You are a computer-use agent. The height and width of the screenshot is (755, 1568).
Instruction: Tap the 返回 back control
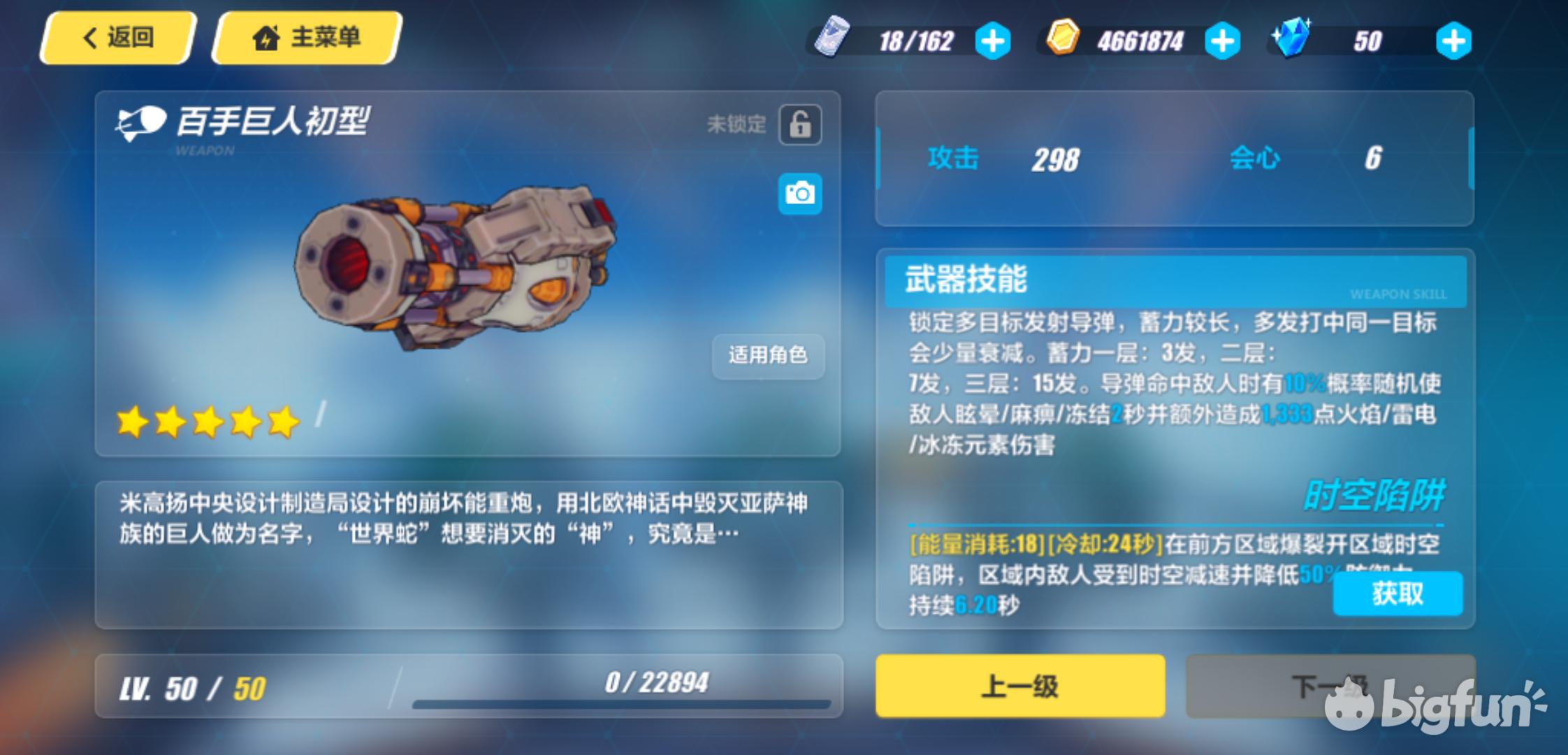click(115, 38)
